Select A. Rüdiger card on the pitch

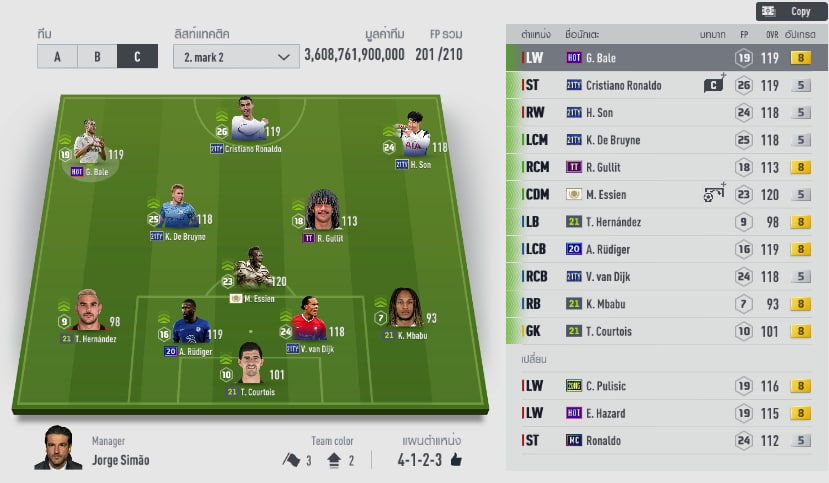pos(190,325)
